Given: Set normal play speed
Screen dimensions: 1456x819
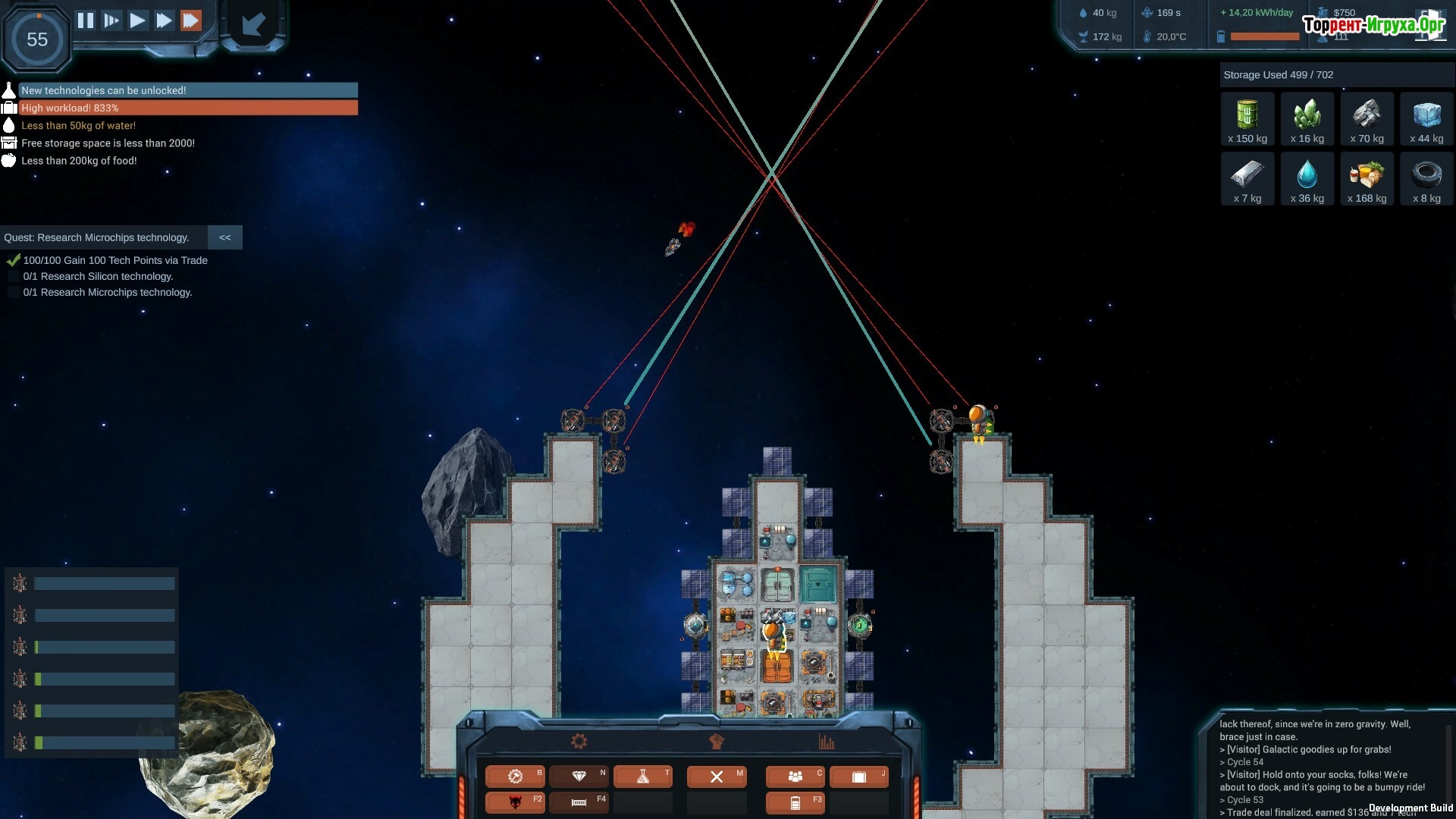Looking at the screenshot, I should coord(137,20).
